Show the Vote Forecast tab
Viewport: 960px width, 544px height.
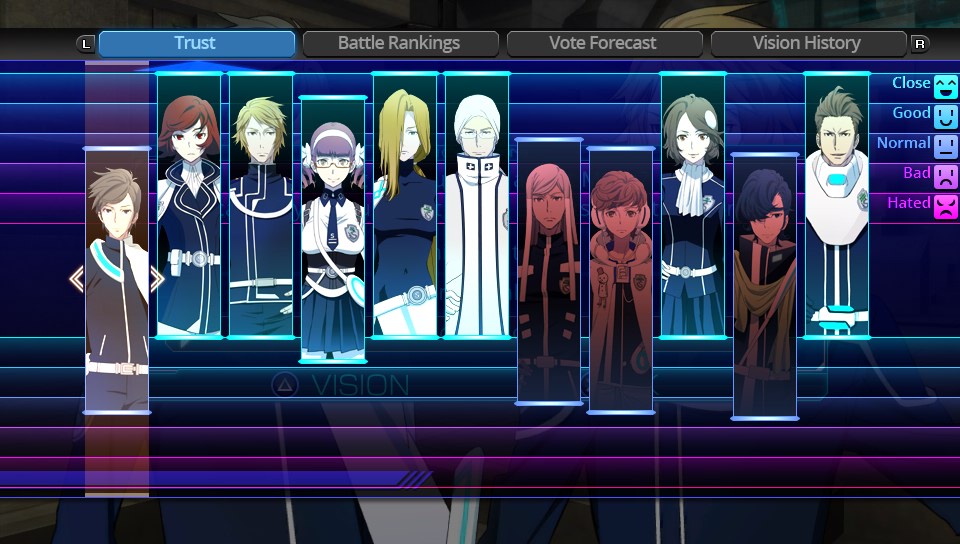click(603, 43)
